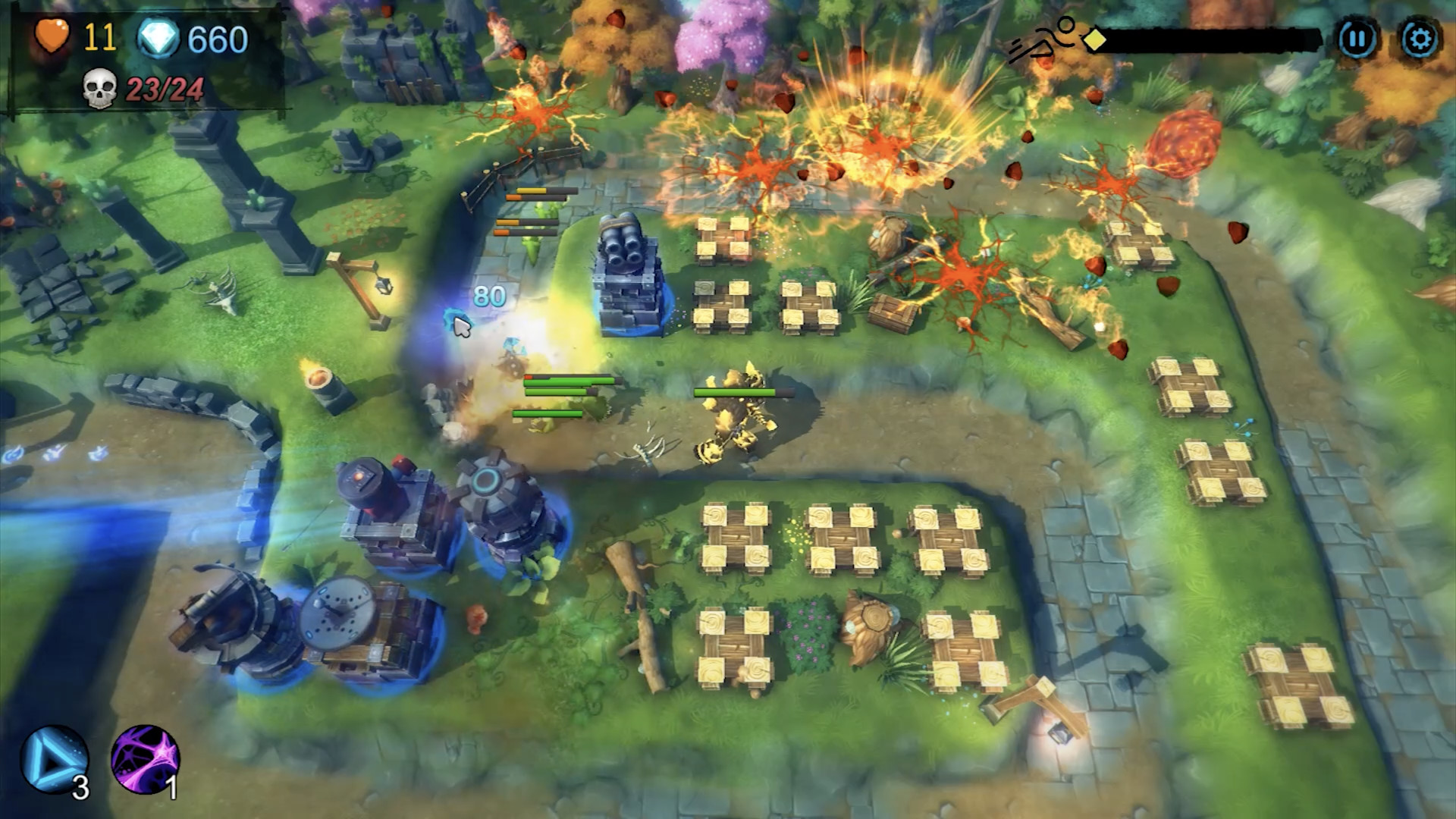Open the settings gear menu
The height and width of the screenshot is (819, 1456).
point(1420,36)
